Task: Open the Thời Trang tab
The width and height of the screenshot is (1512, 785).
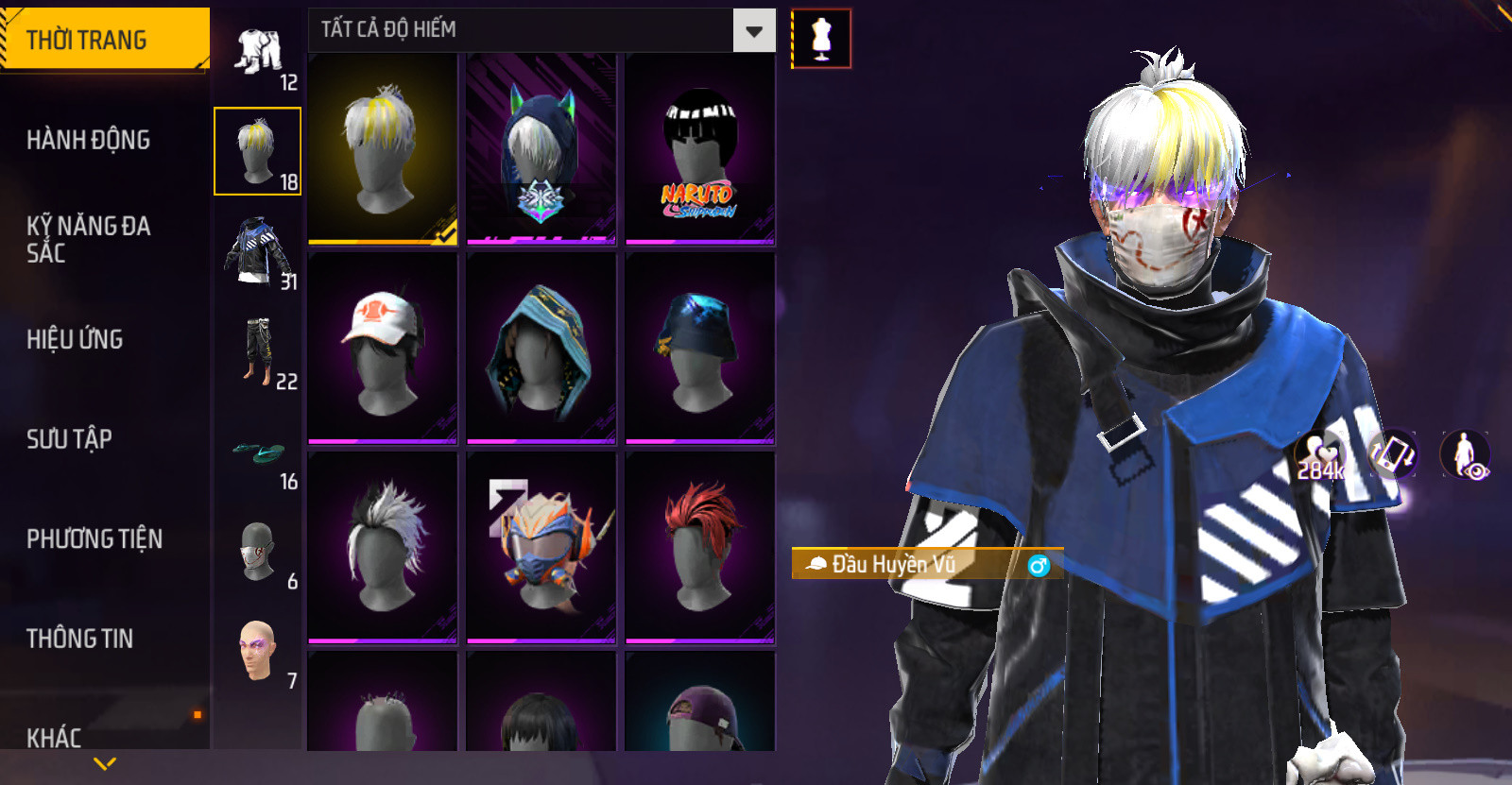Action: [104, 40]
